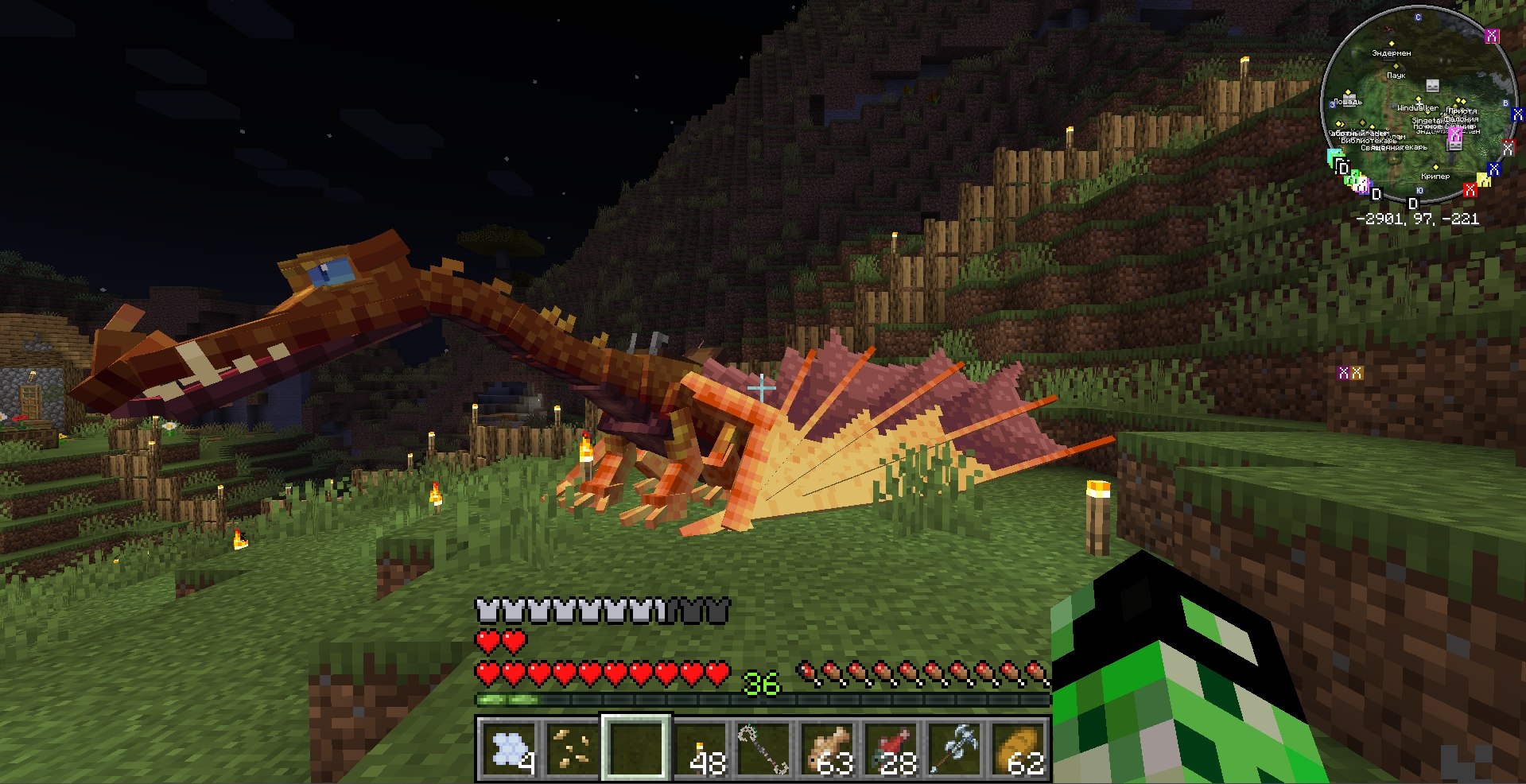Select the raw red fish stack slot

point(891,748)
